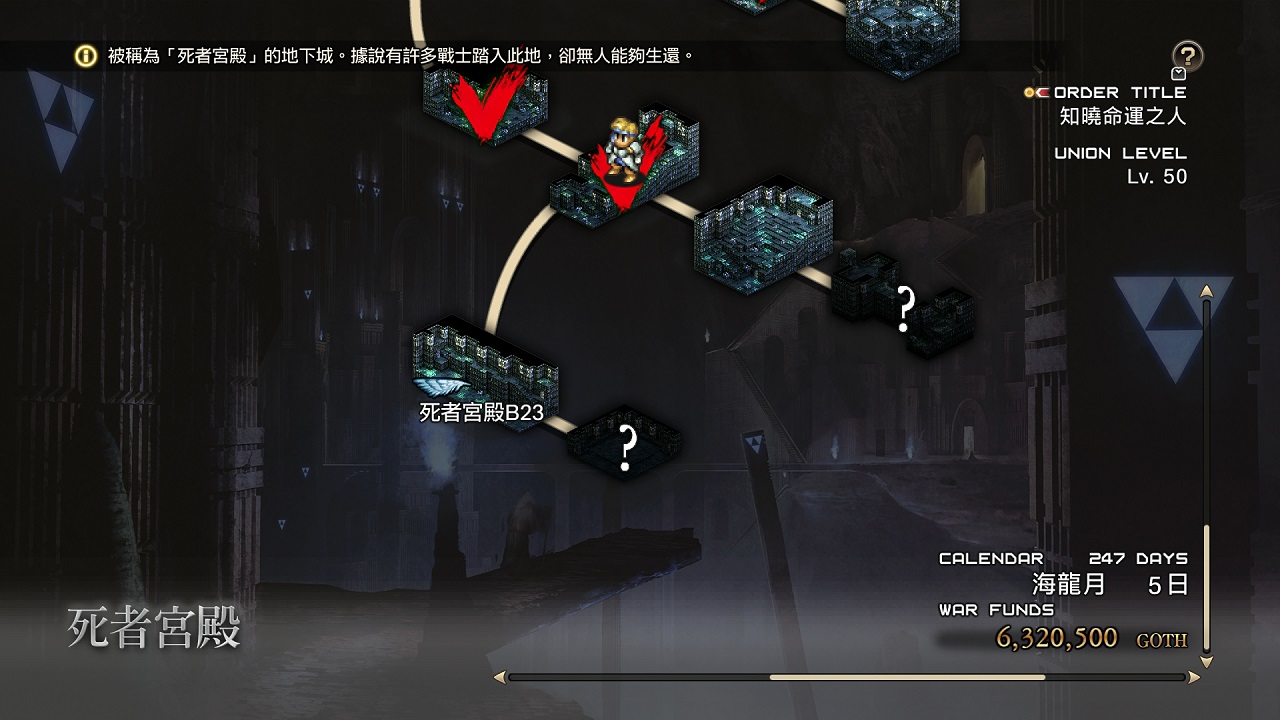The image size is (1280, 720).
Task: Click the scroll-down arrow of vertical scrollbar
Action: click(1207, 662)
